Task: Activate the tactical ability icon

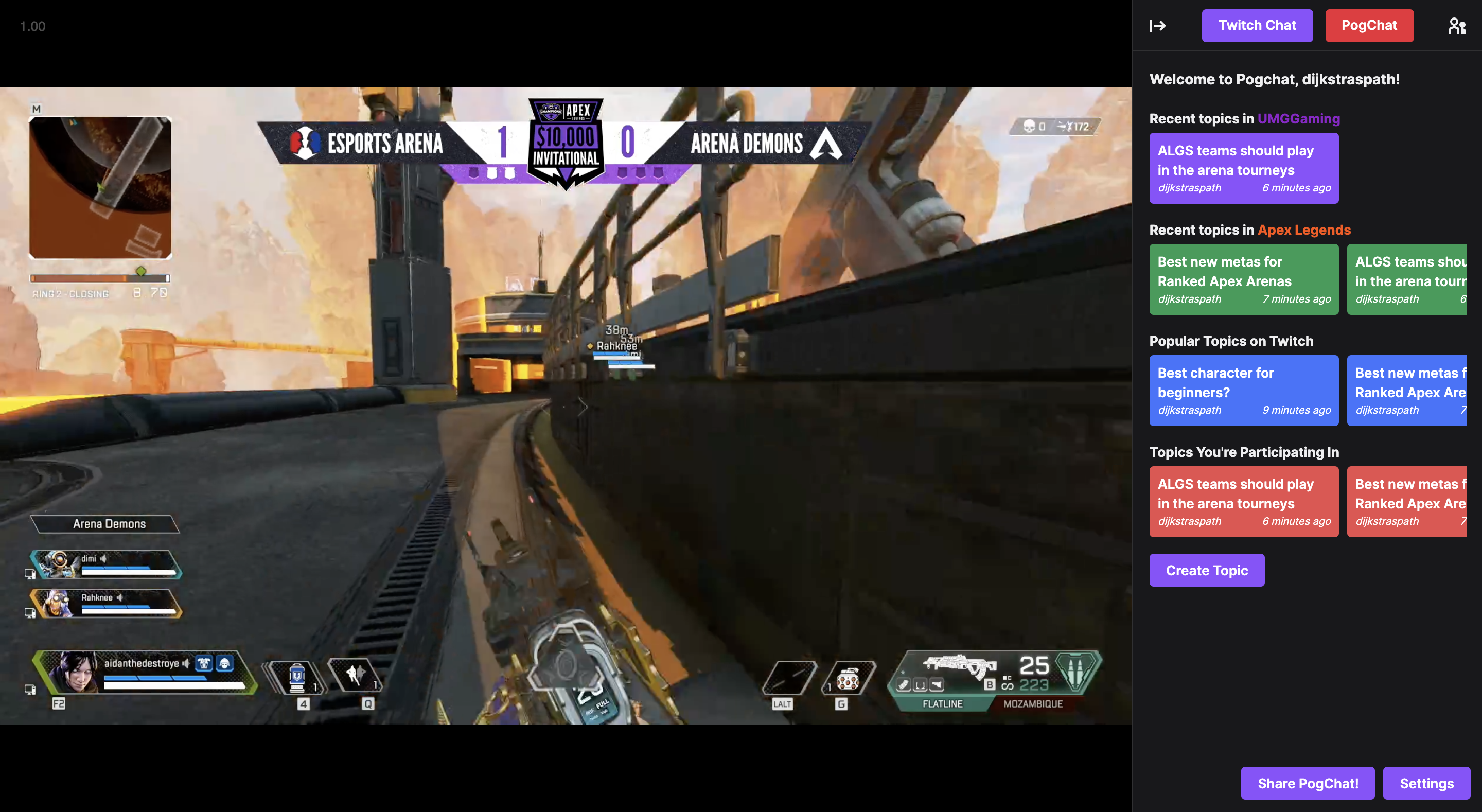Action: pos(355,675)
